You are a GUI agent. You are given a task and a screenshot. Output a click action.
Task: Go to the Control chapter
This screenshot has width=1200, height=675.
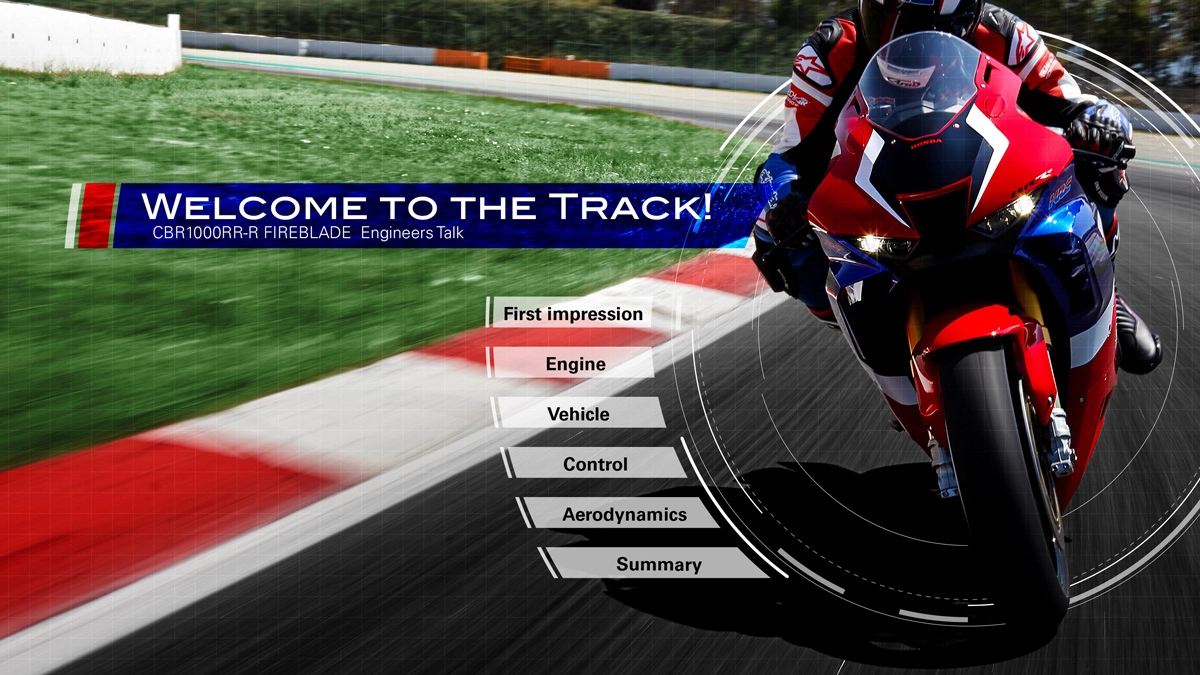tap(595, 464)
